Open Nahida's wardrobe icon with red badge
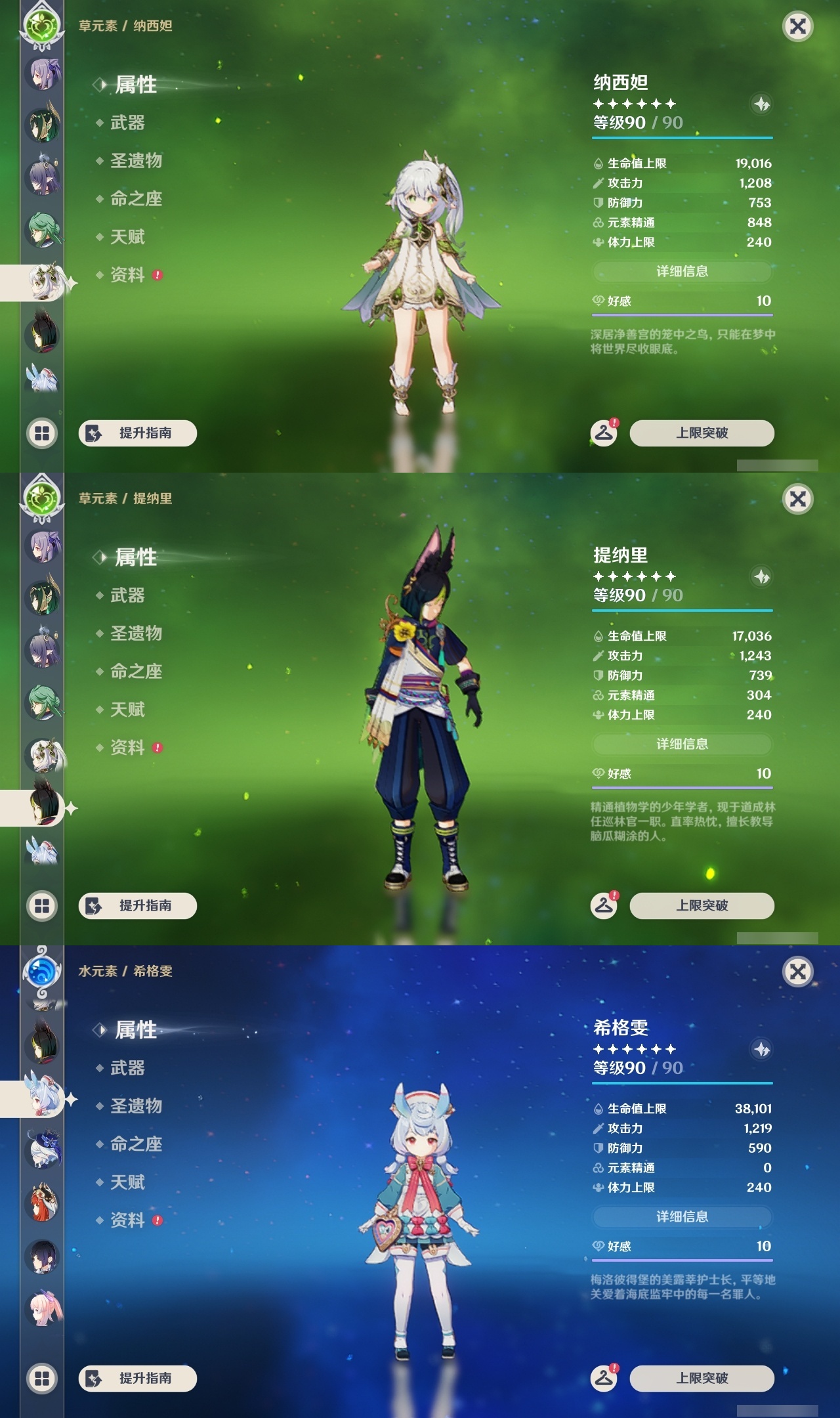This screenshot has height=1418, width=840. [605, 433]
